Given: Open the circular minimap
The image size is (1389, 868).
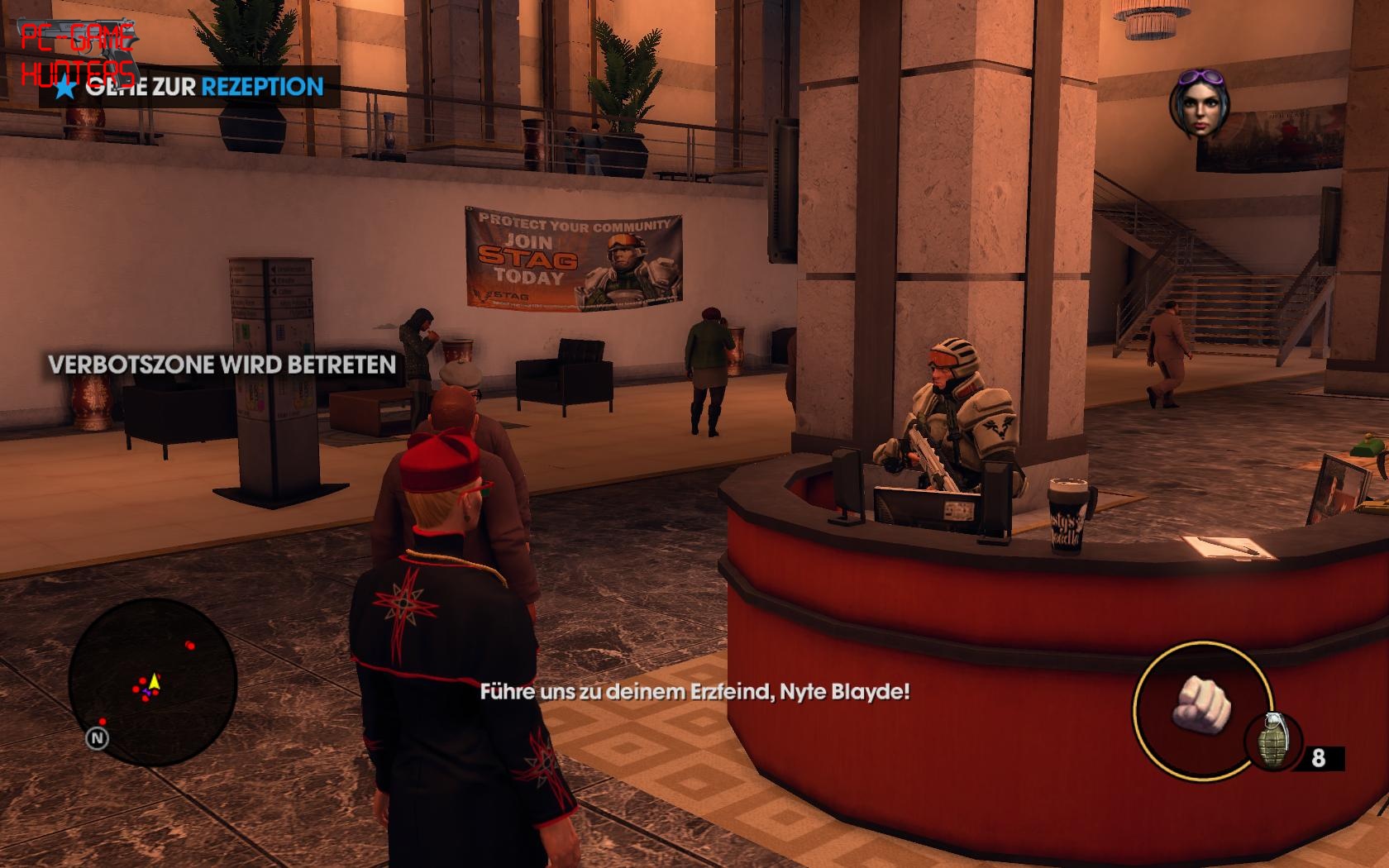Looking at the screenshot, I should pyautogui.click(x=153, y=683).
